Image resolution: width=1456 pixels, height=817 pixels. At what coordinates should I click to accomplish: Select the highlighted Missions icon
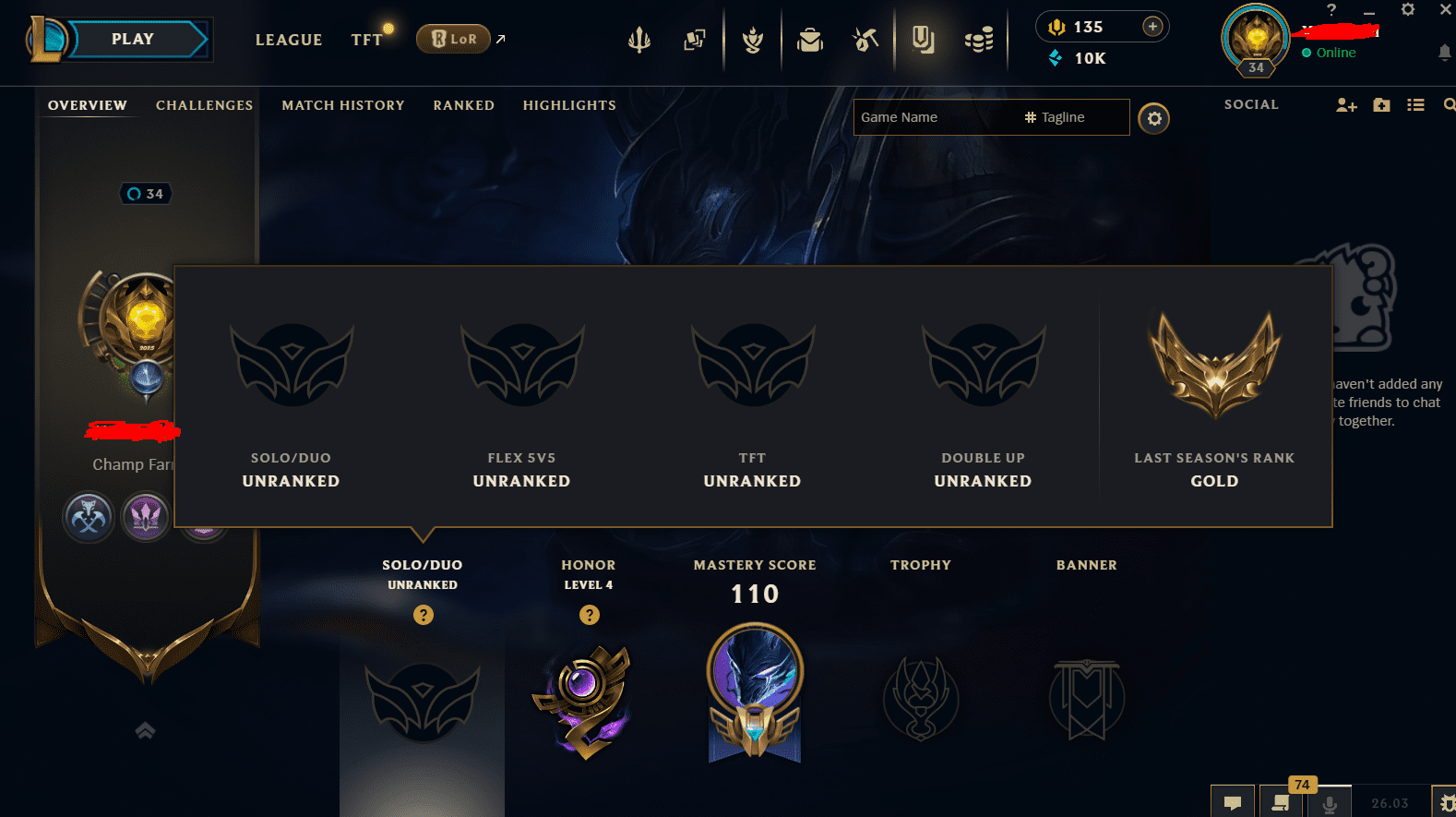coord(923,39)
